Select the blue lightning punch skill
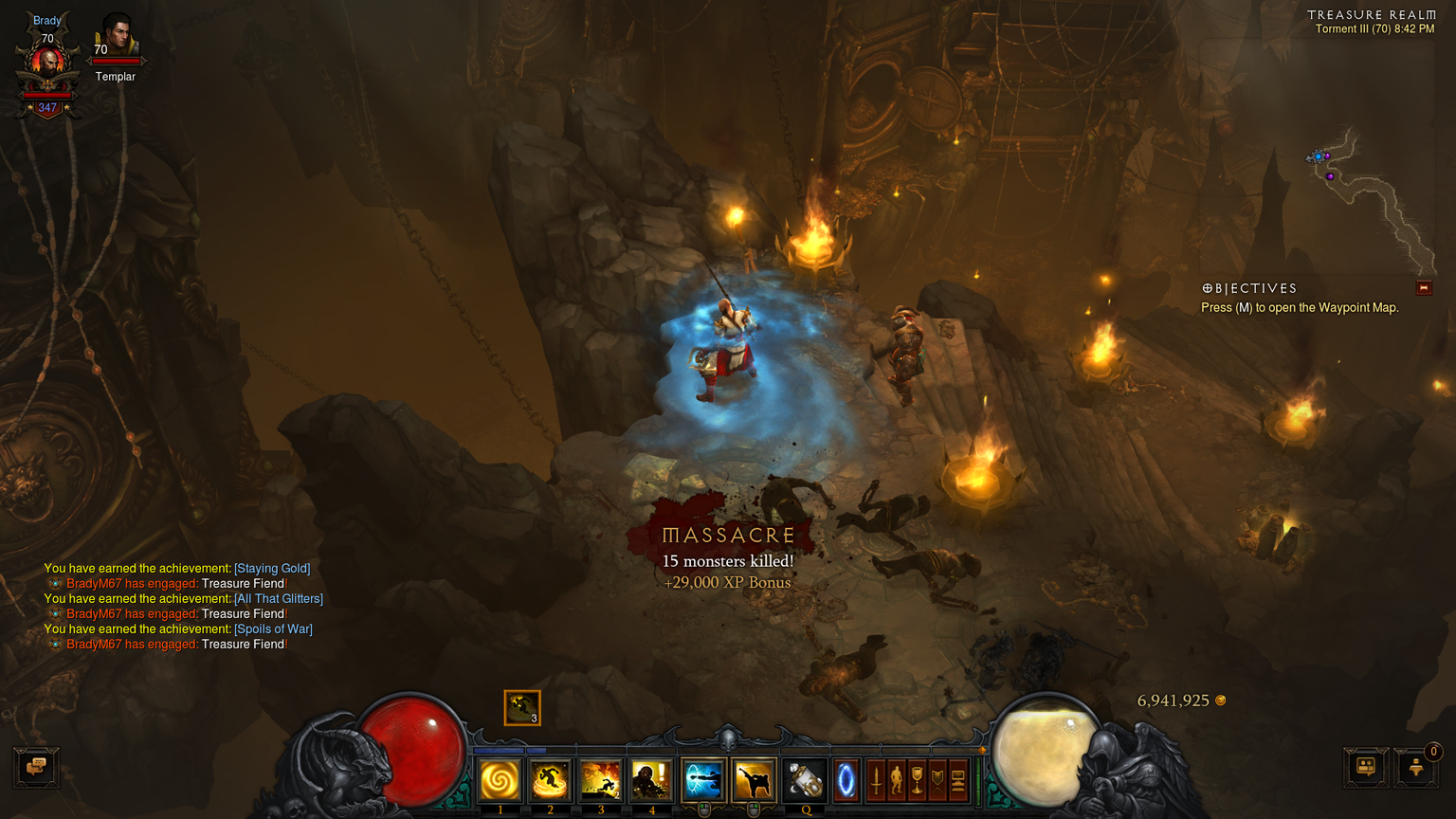This screenshot has height=819, width=1456. click(x=703, y=780)
